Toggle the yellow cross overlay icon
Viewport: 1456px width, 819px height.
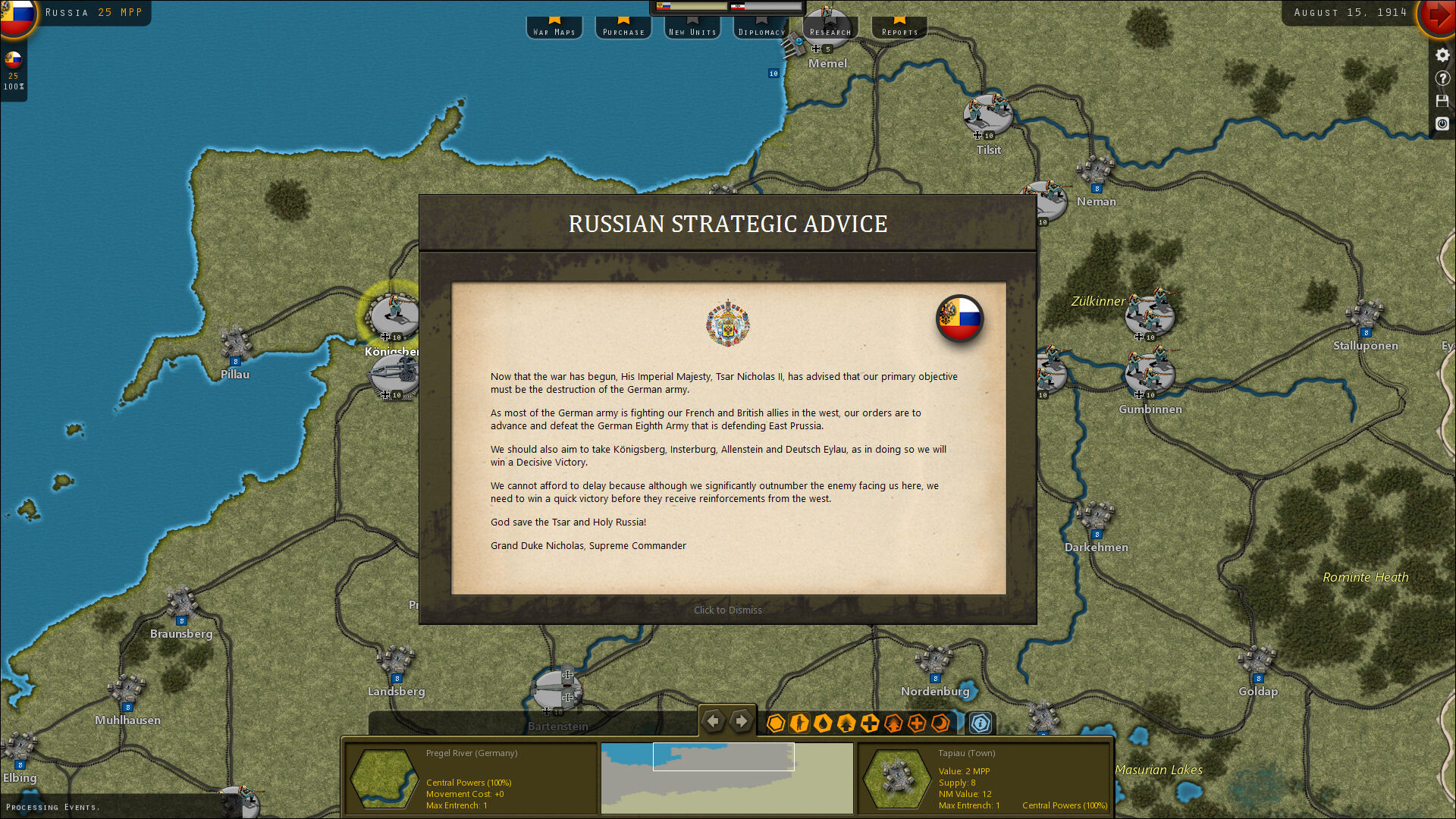(x=869, y=723)
